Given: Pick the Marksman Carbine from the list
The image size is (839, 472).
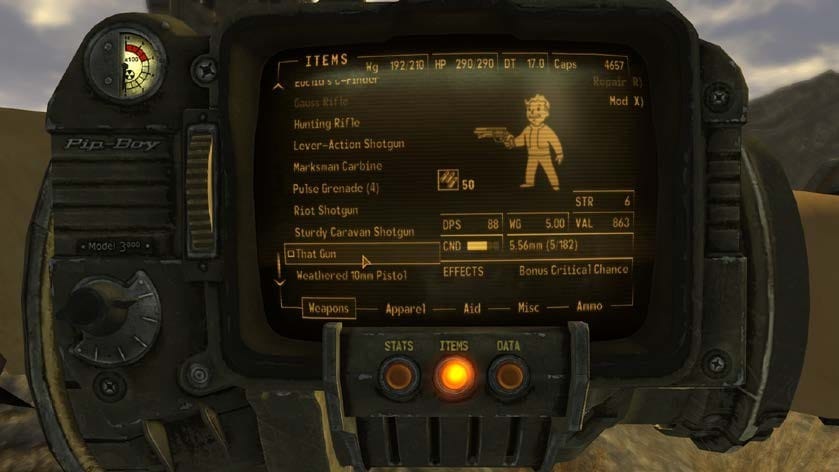Looking at the screenshot, I should pyautogui.click(x=337, y=166).
